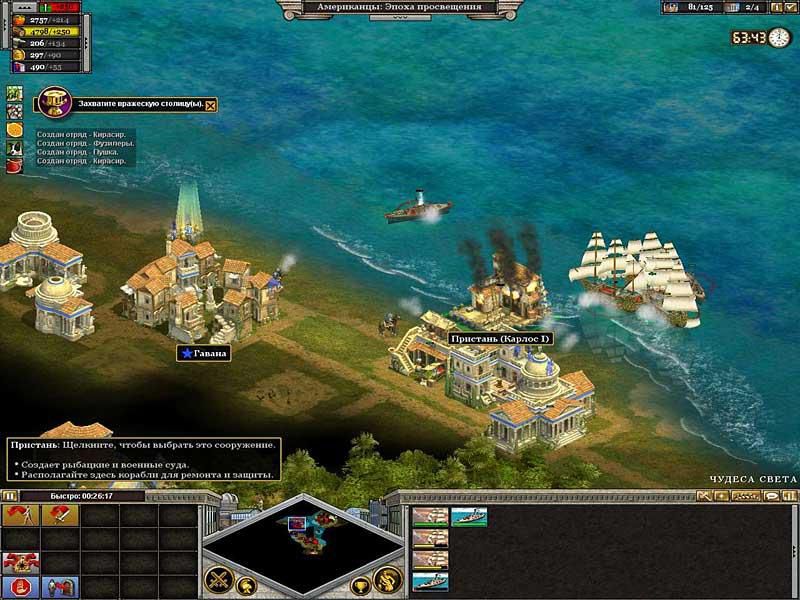Open the crossed swords button beside the minimap
Screen dimensions: 800x600
tap(220, 579)
